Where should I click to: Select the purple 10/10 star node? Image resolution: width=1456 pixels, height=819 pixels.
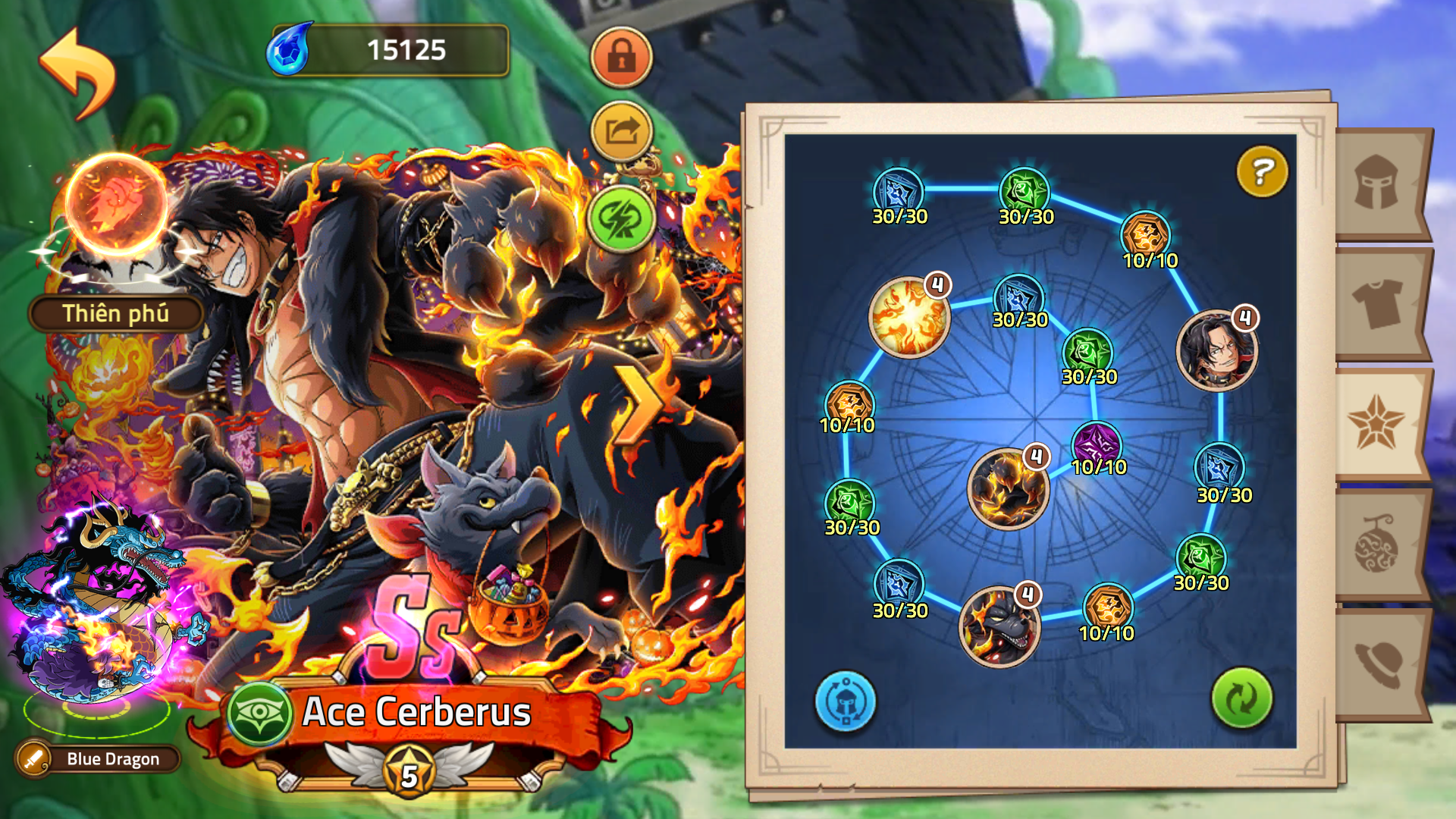pyautogui.click(x=1097, y=444)
